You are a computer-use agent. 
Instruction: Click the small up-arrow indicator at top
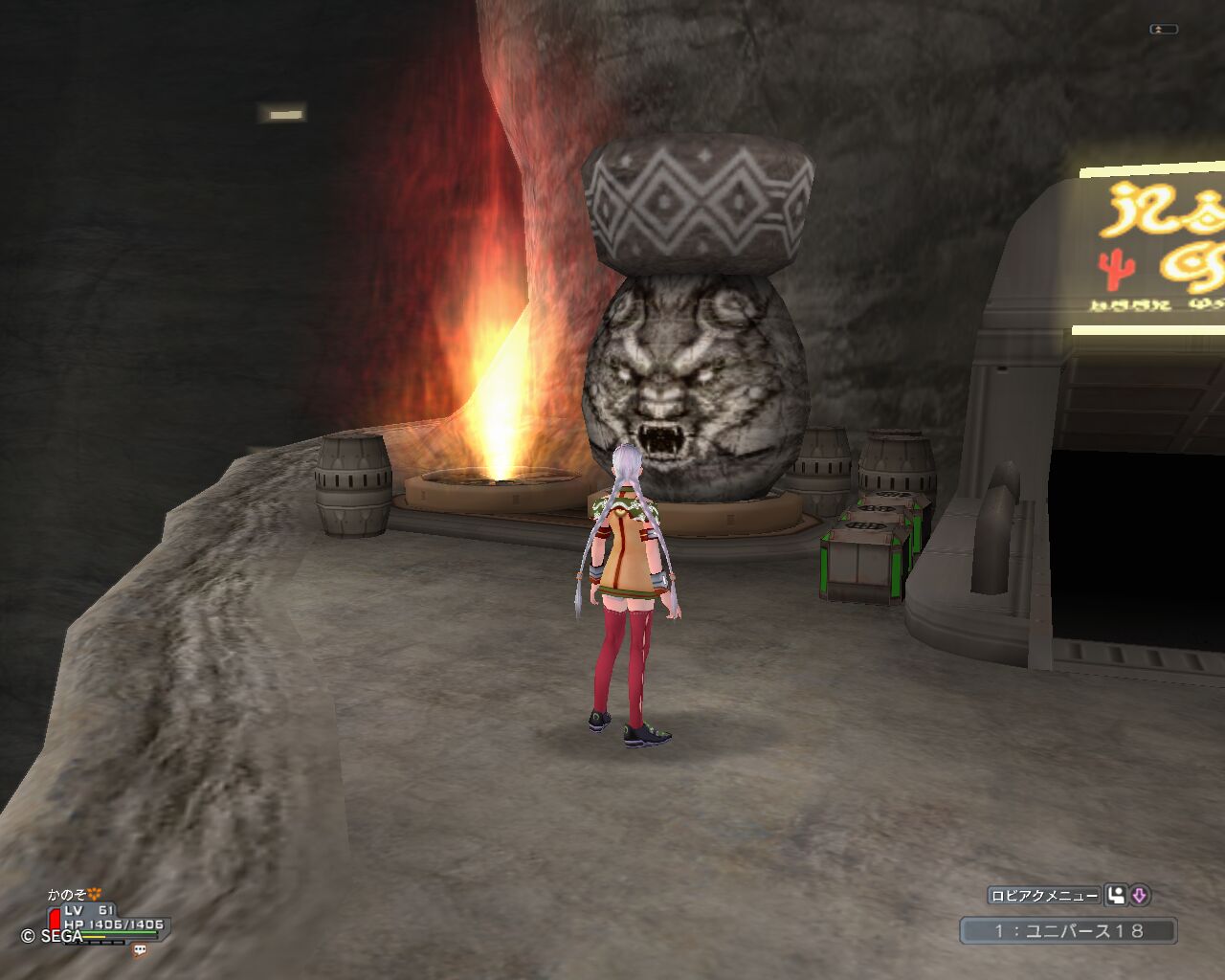[x=1163, y=30]
